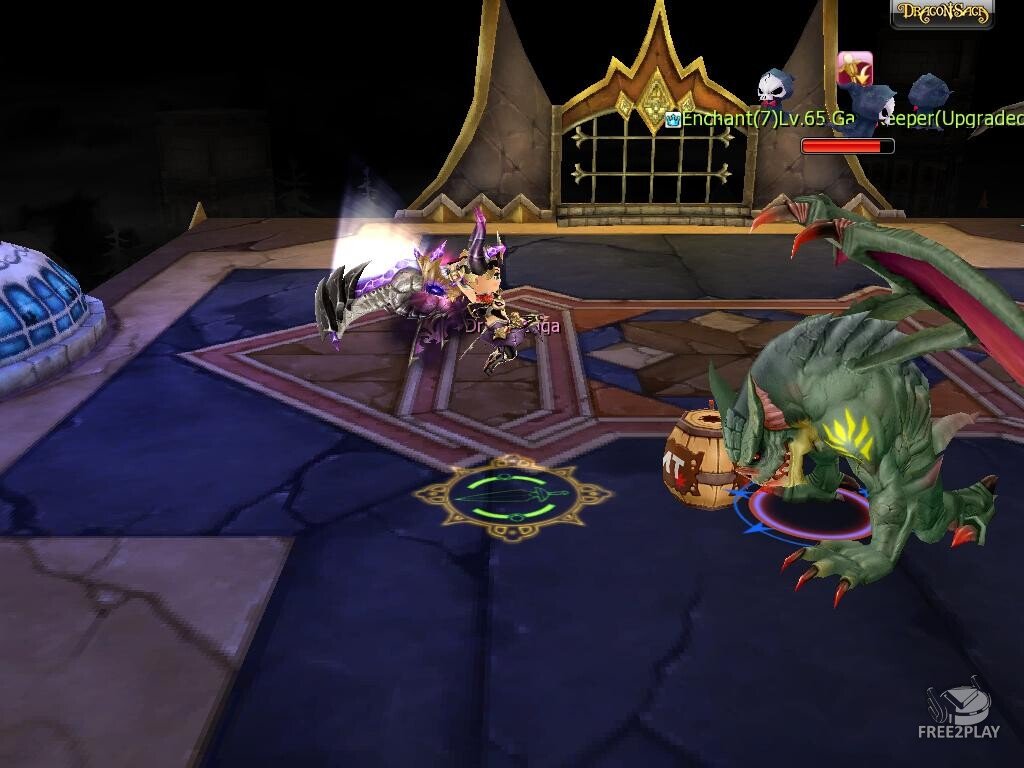Select the pink debuff status icon
This screenshot has height=768, width=1024.
(x=854, y=68)
